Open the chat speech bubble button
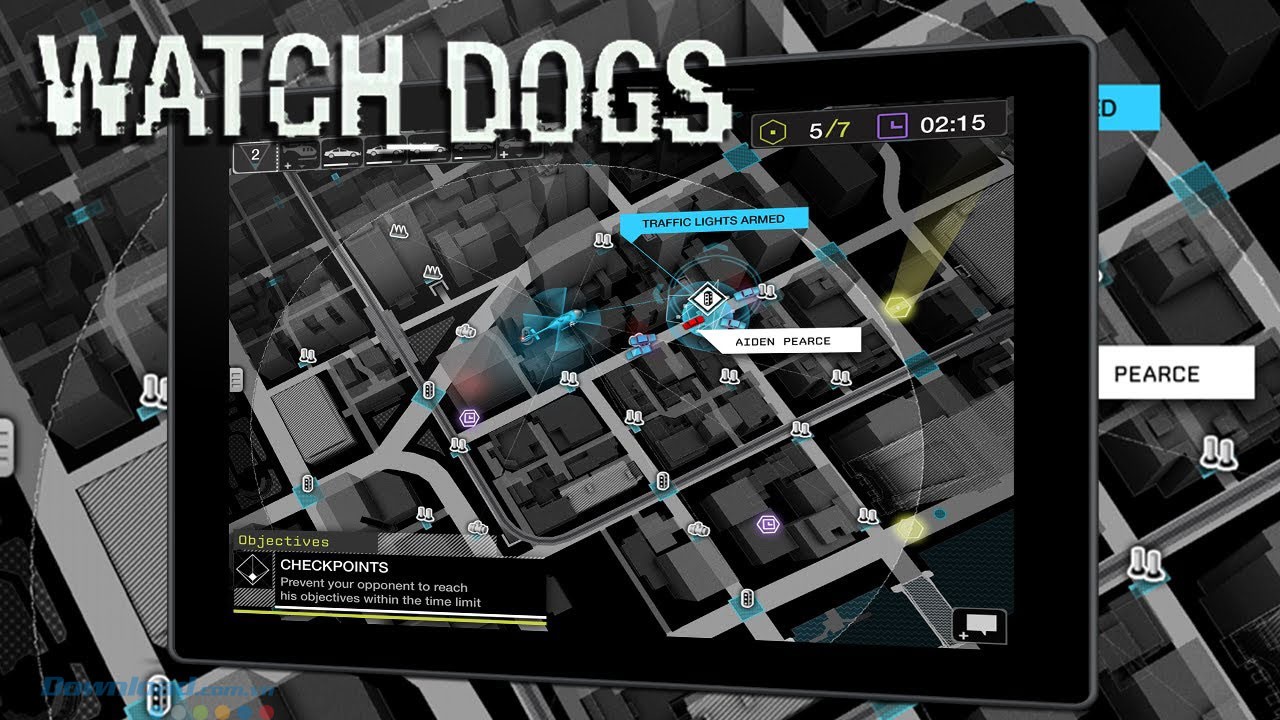 [x=975, y=625]
